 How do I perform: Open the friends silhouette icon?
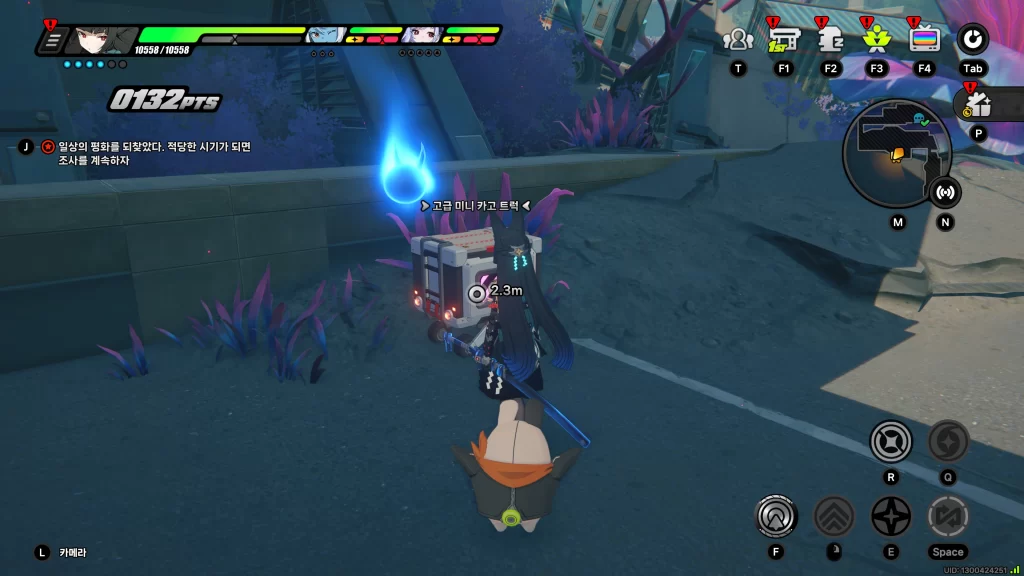(x=738, y=40)
